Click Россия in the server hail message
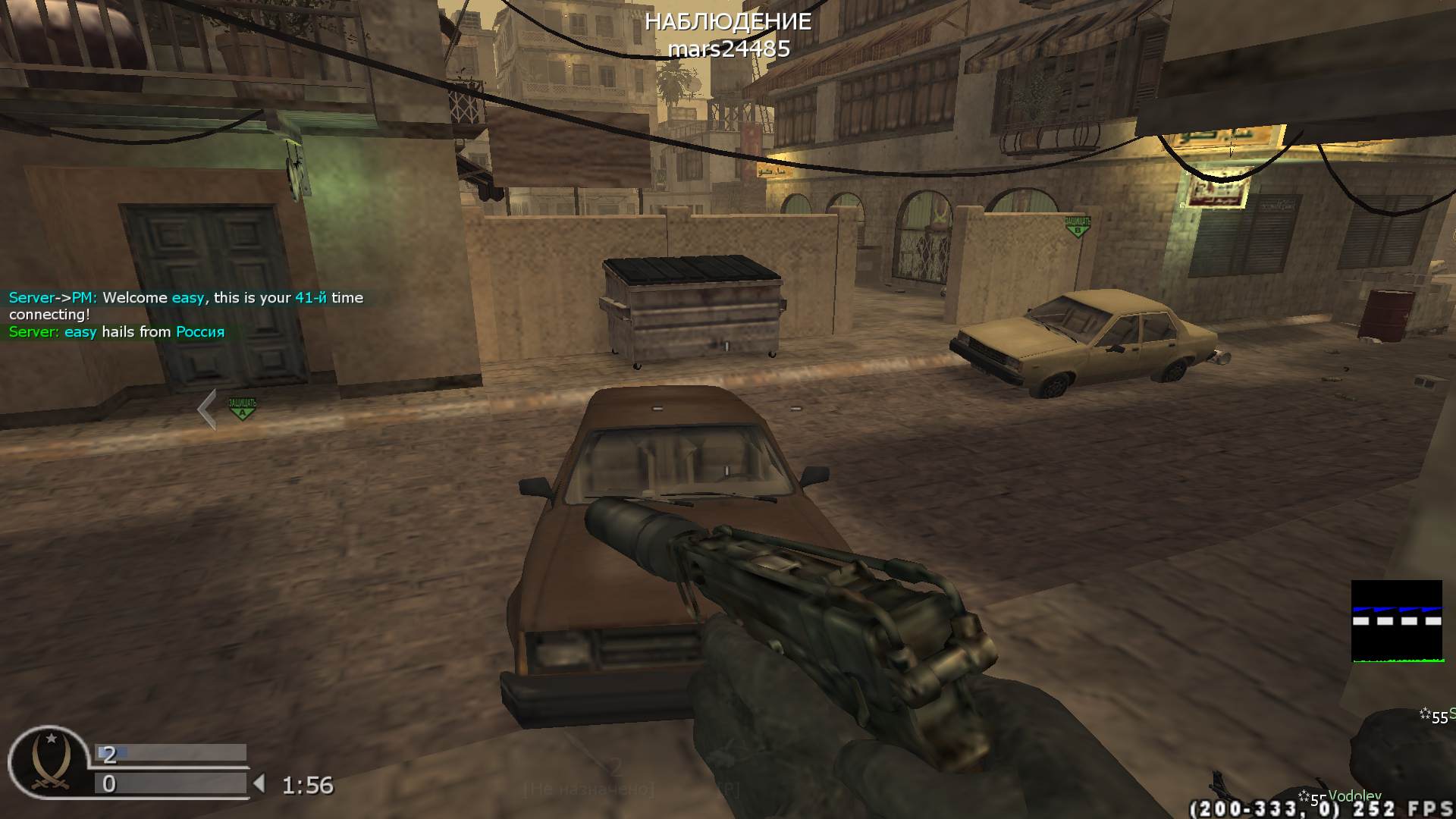This screenshot has width=1456, height=819. point(199,331)
